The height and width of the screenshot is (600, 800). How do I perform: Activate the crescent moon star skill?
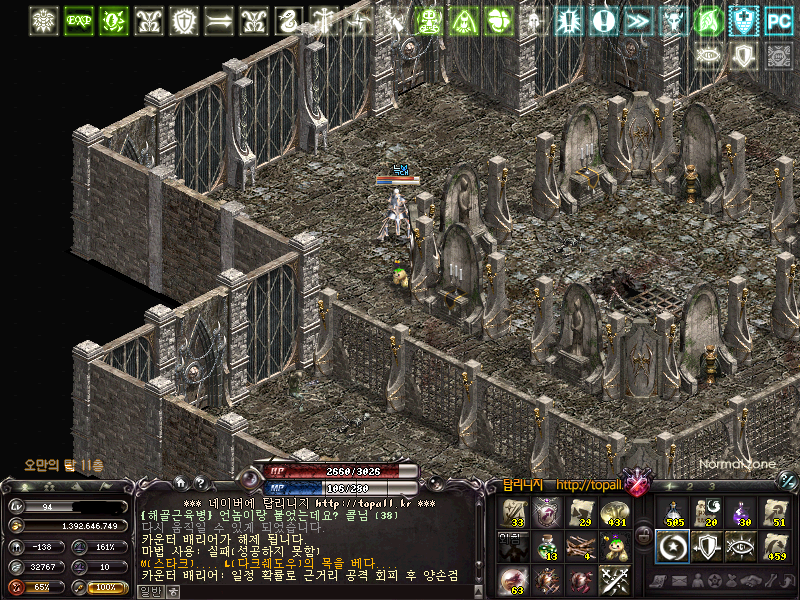(671, 546)
